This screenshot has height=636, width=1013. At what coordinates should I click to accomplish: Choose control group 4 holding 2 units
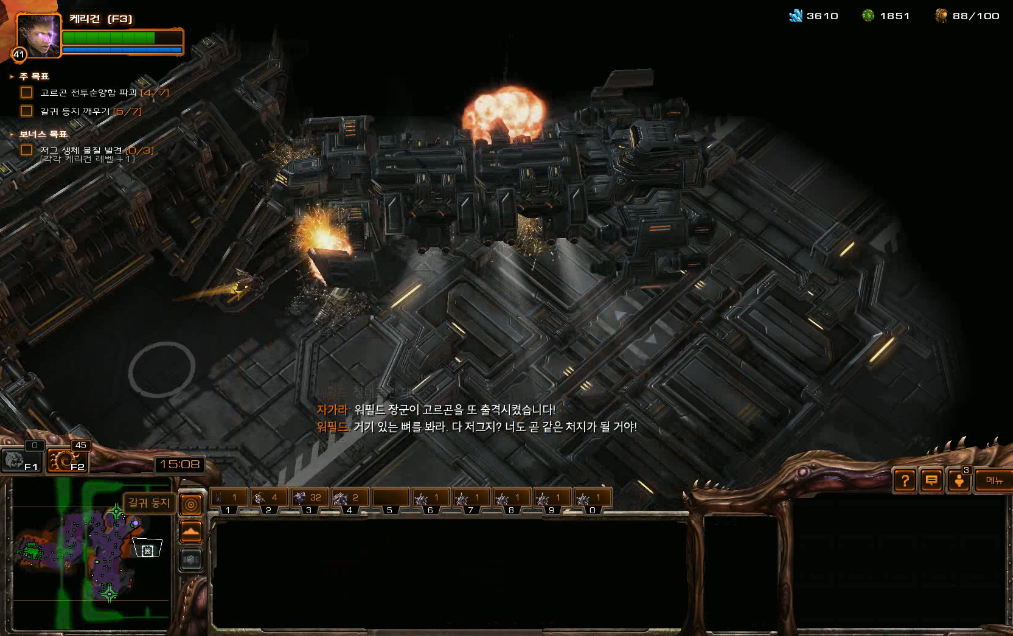click(350, 498)
